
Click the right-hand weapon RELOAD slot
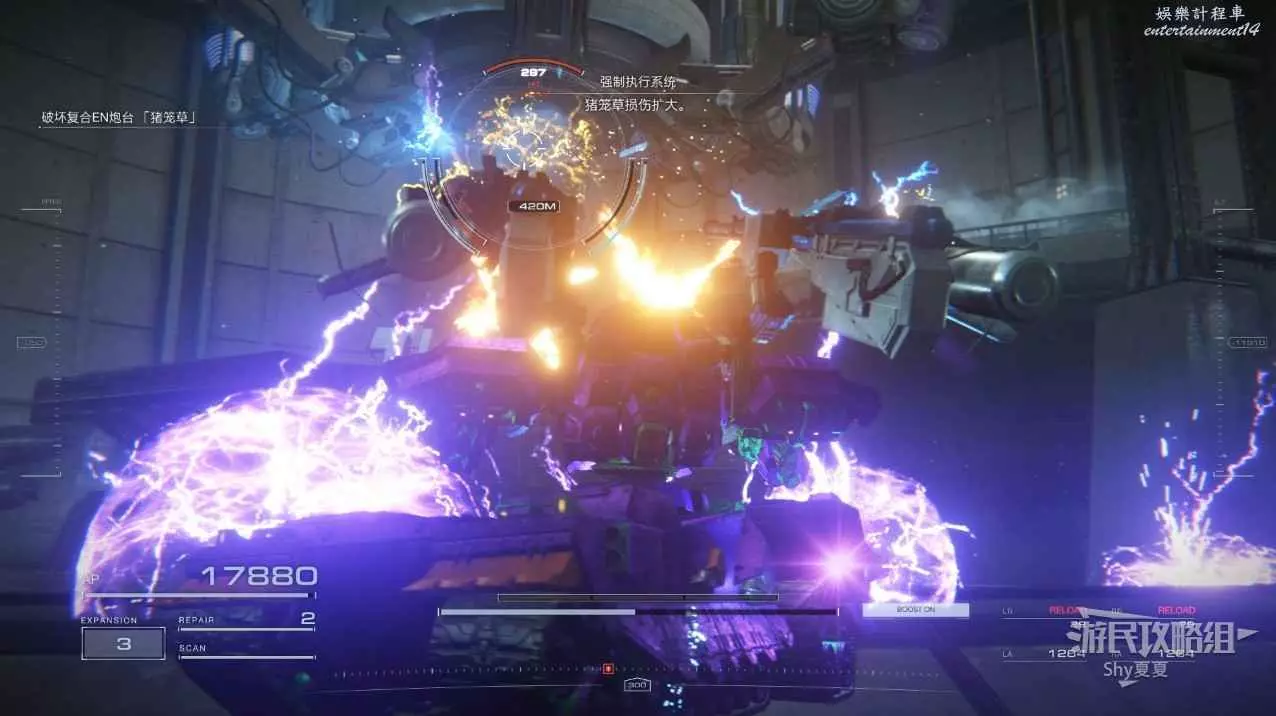click(1176, 610)
